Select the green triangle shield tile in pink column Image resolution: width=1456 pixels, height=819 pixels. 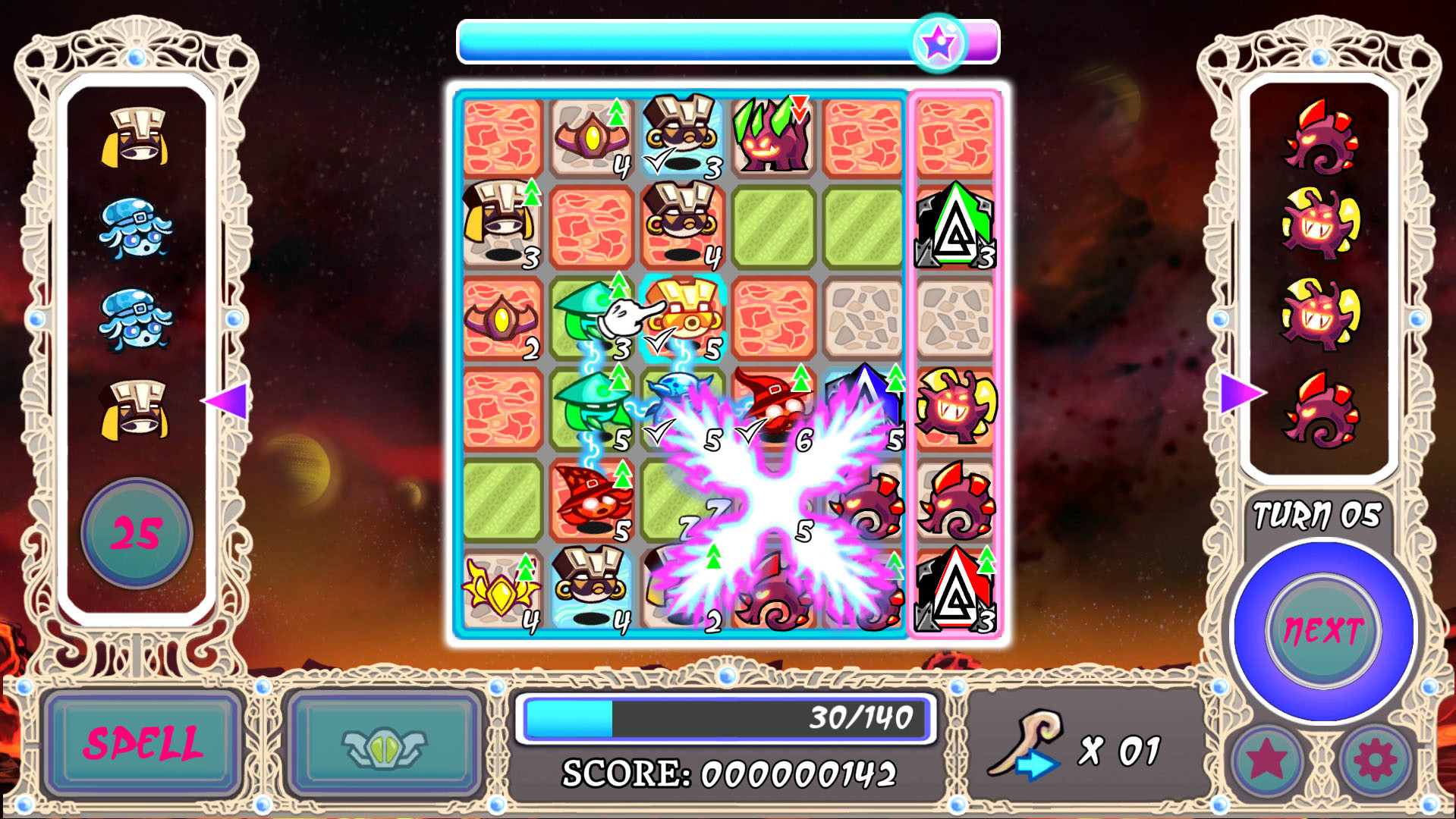point(956,225)
